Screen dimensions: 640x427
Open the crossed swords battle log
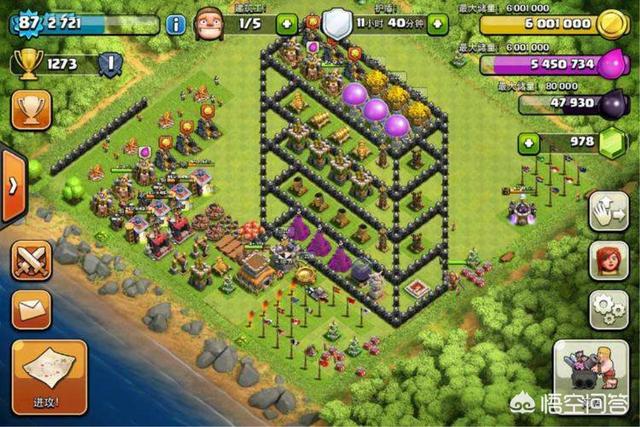tap(31, 260)
